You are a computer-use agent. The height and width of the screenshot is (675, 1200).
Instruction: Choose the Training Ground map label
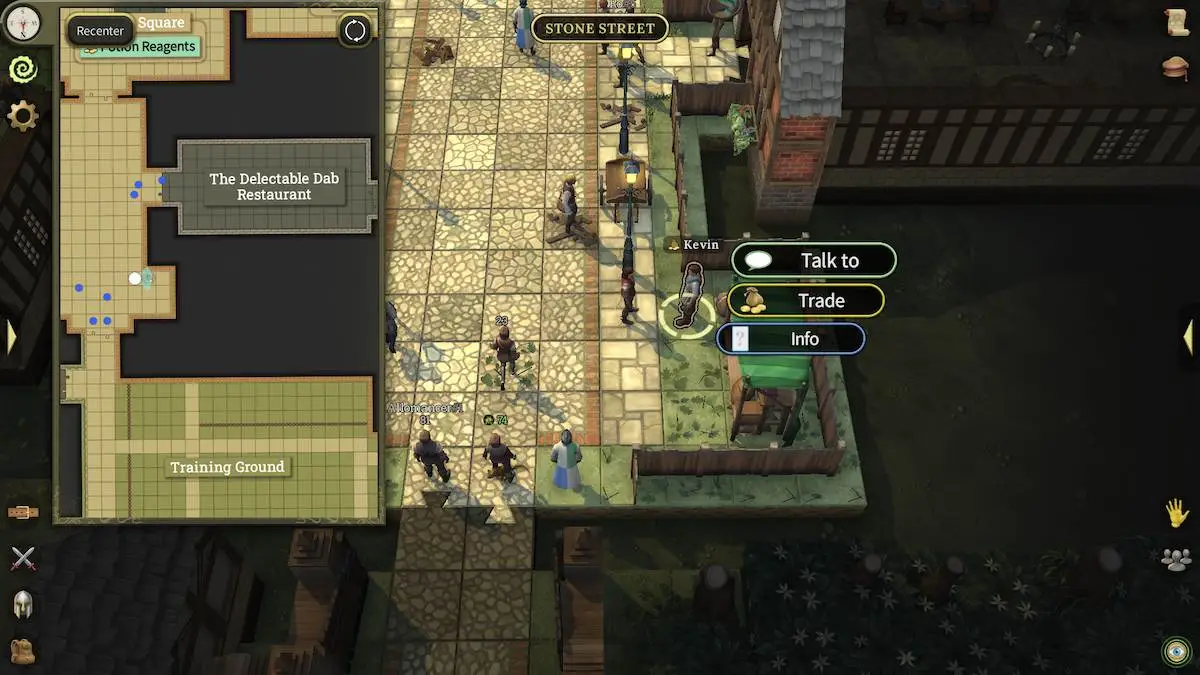pyautogui.click(x=227, y=467)
